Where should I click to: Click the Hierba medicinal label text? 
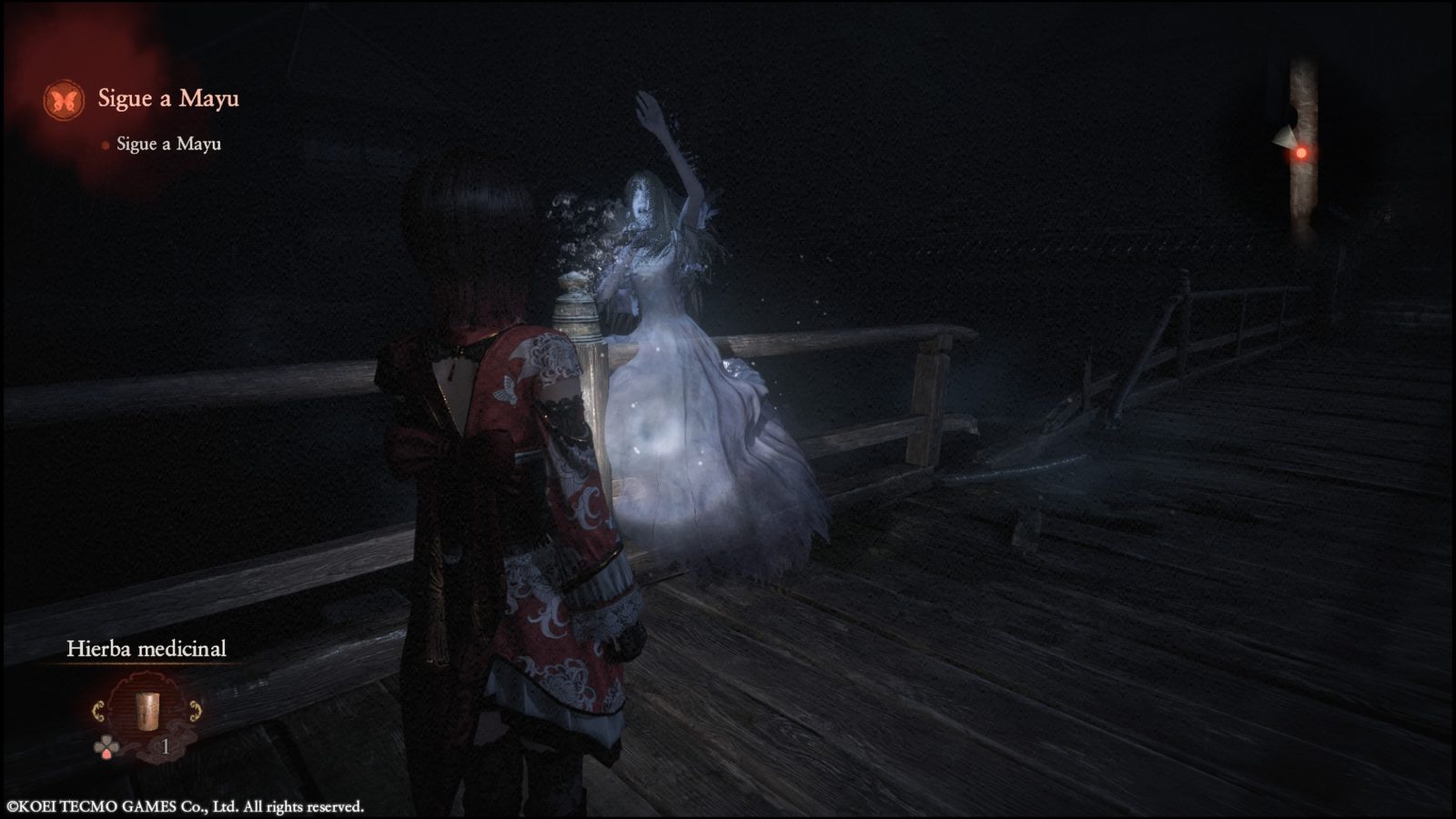pyautogui.click(x=148, y=650)
